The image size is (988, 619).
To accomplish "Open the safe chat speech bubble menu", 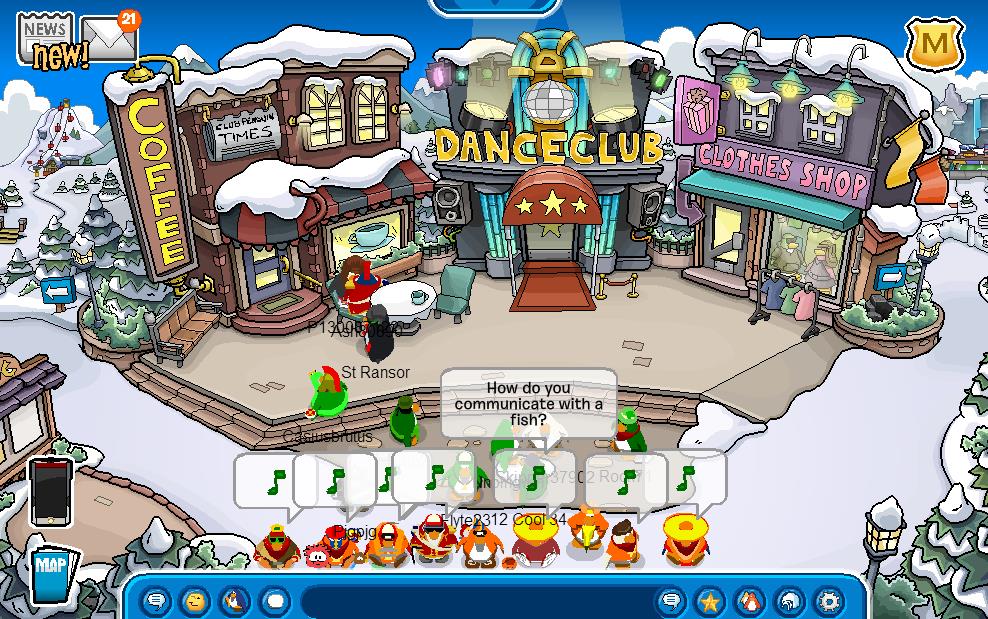I will [156, 601].
